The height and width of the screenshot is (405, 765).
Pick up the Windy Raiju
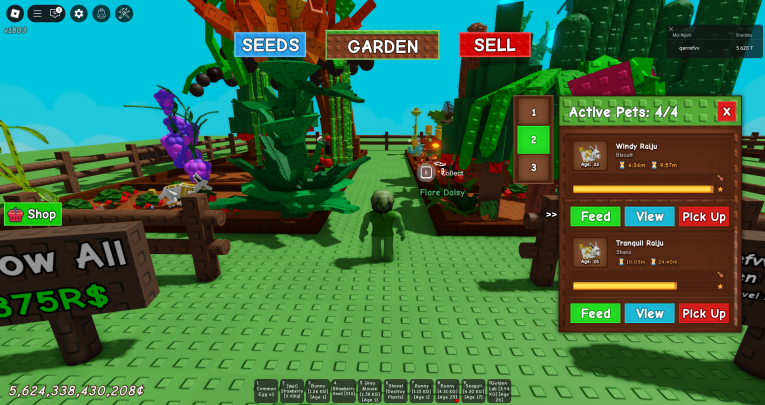pos(704,216)
